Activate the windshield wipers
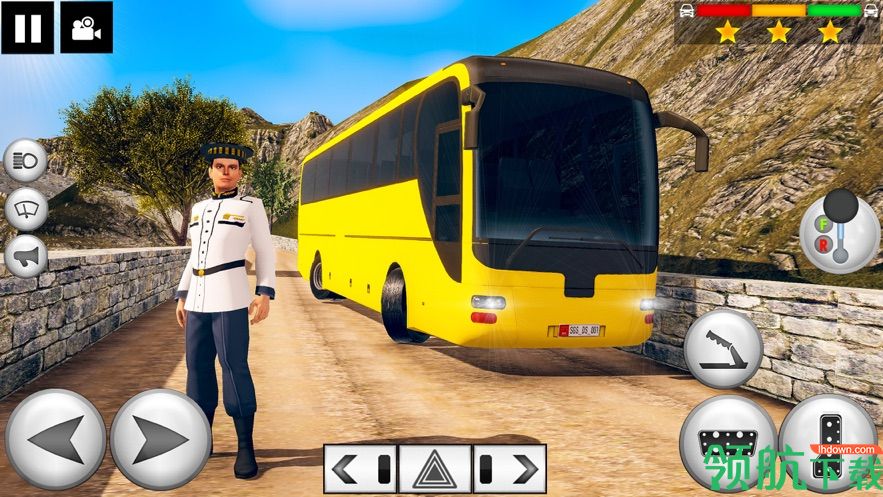Image resolution: width=883 pixels, height=497 pixels. point(25,209)
